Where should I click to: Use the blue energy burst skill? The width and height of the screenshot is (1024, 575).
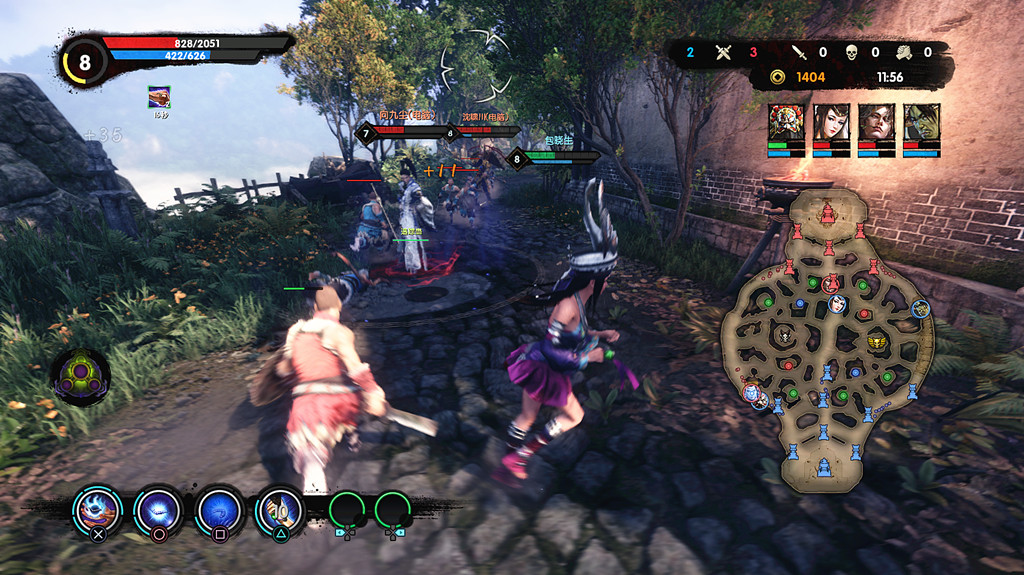(158, 508)
